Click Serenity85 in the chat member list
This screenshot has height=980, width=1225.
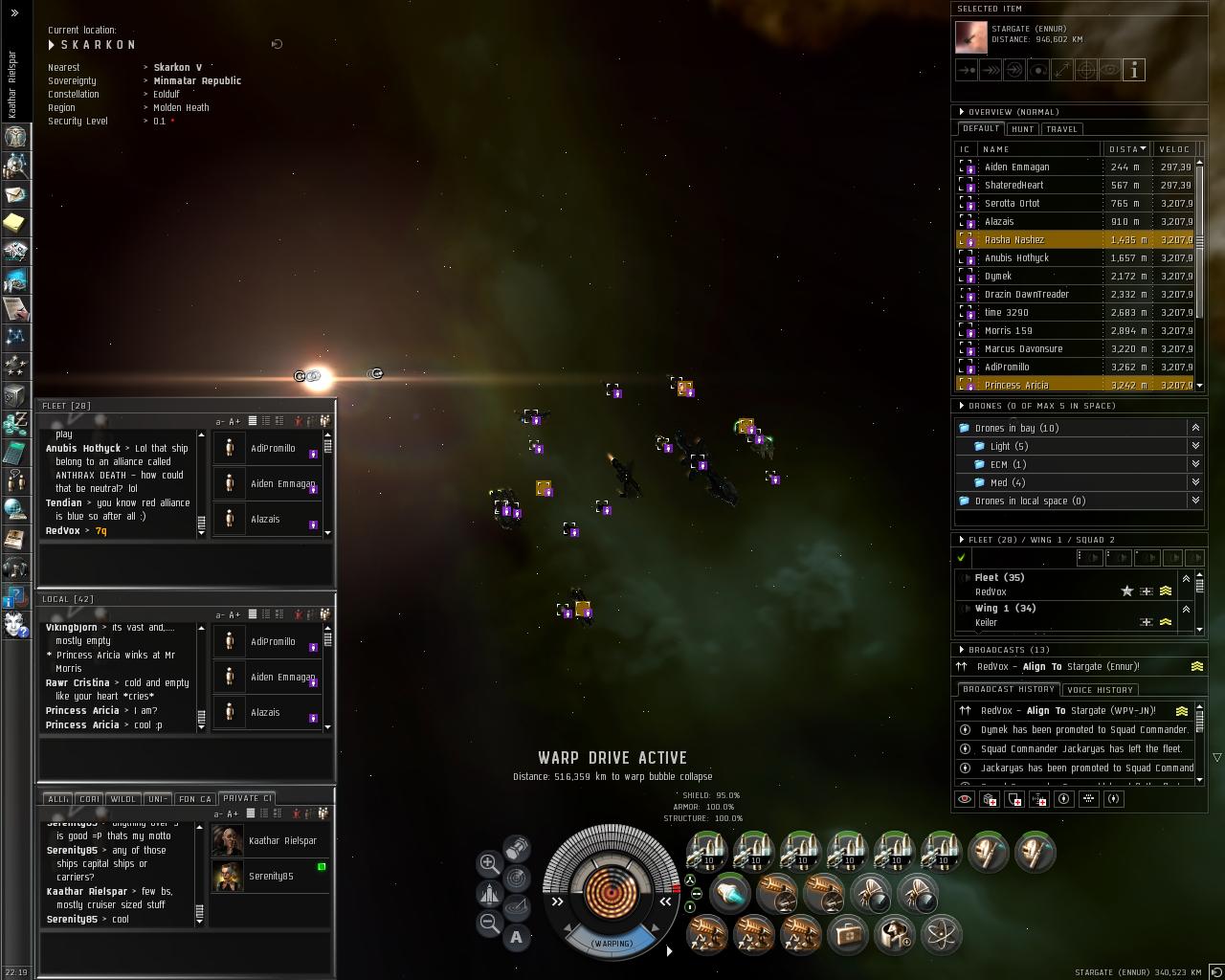point(271,877)
